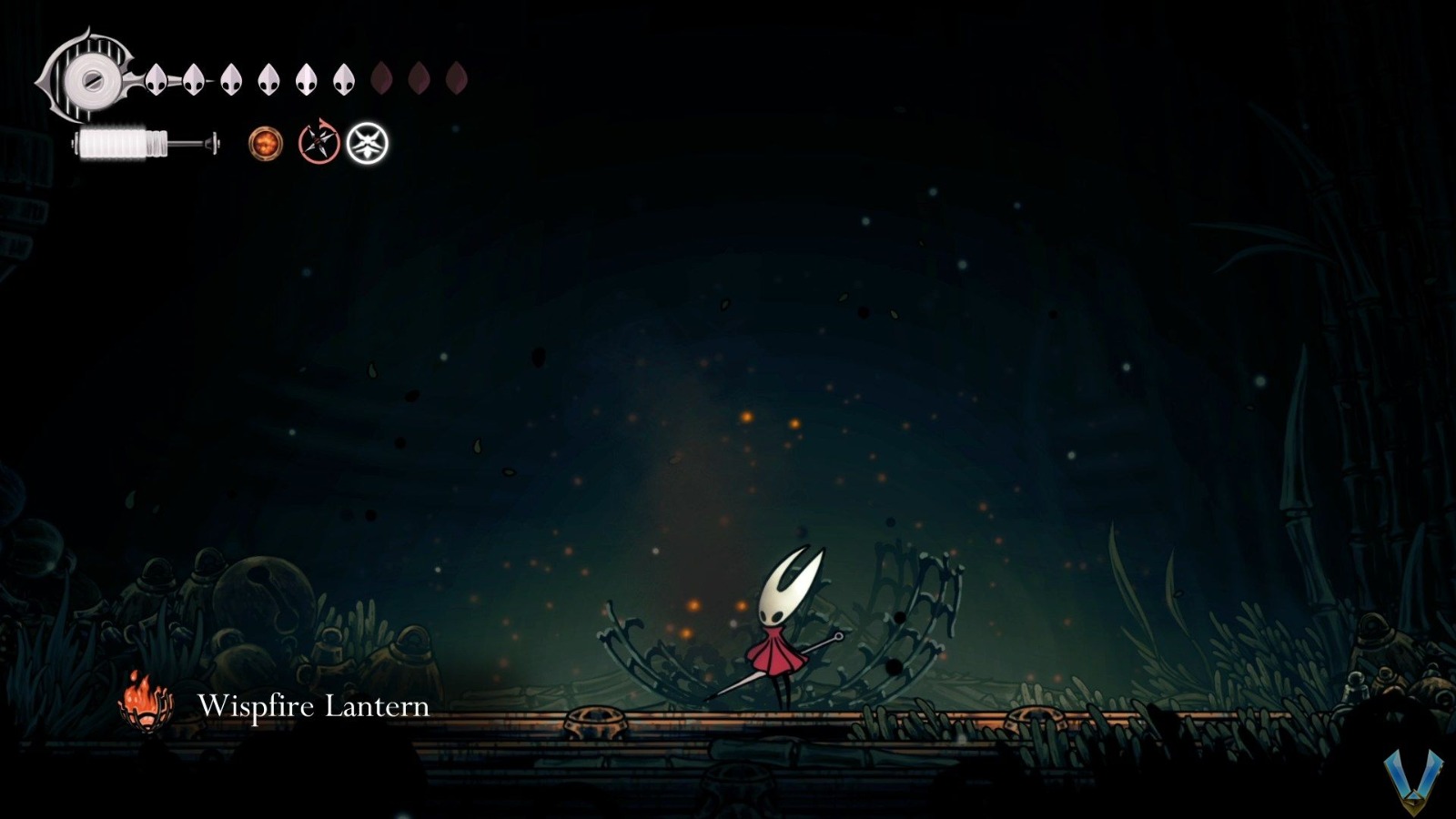
Task: Toggle the orange ember tool slot
Action: click(264, 141)
